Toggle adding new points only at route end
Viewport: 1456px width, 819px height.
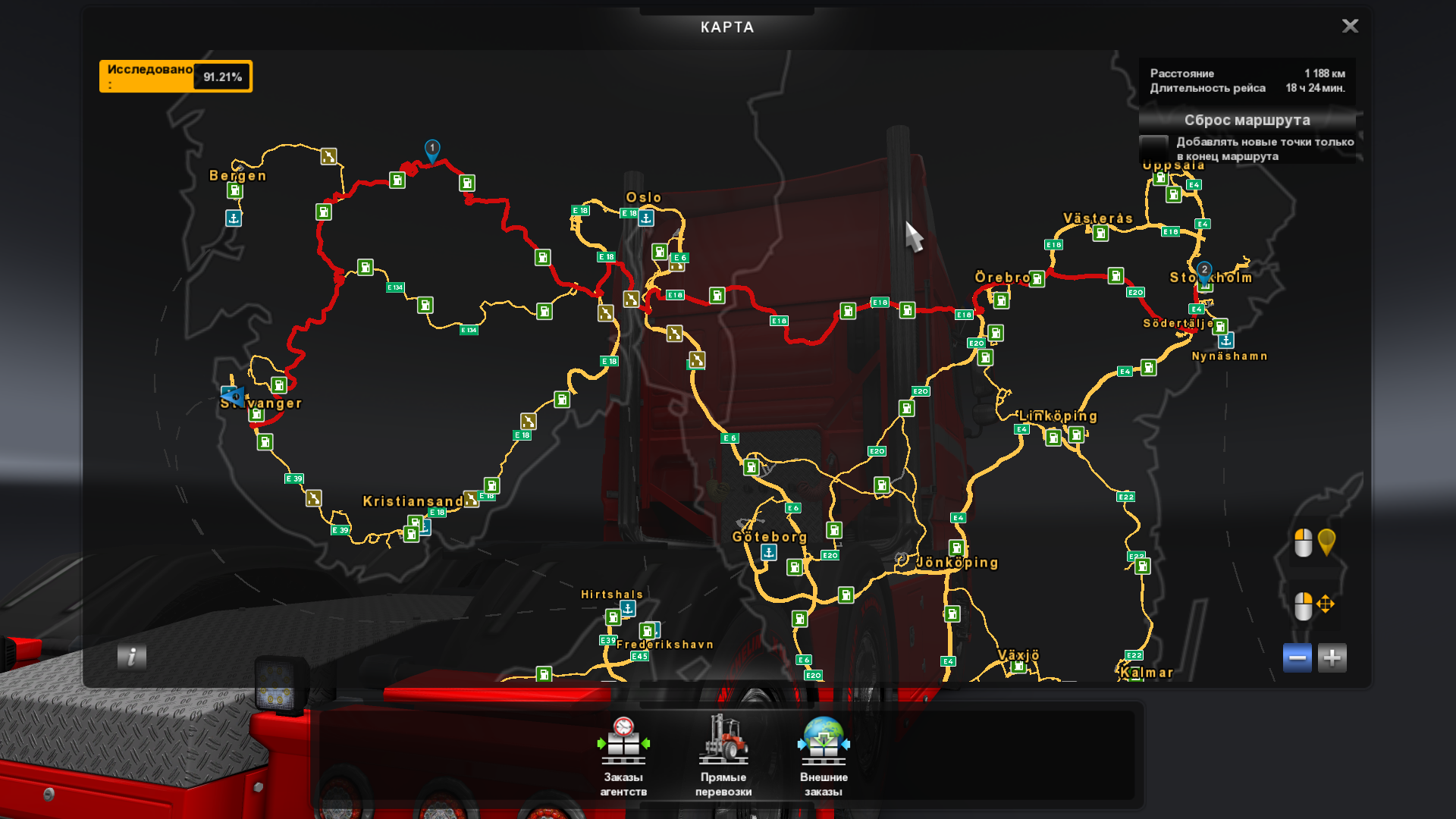(1153, 148)
